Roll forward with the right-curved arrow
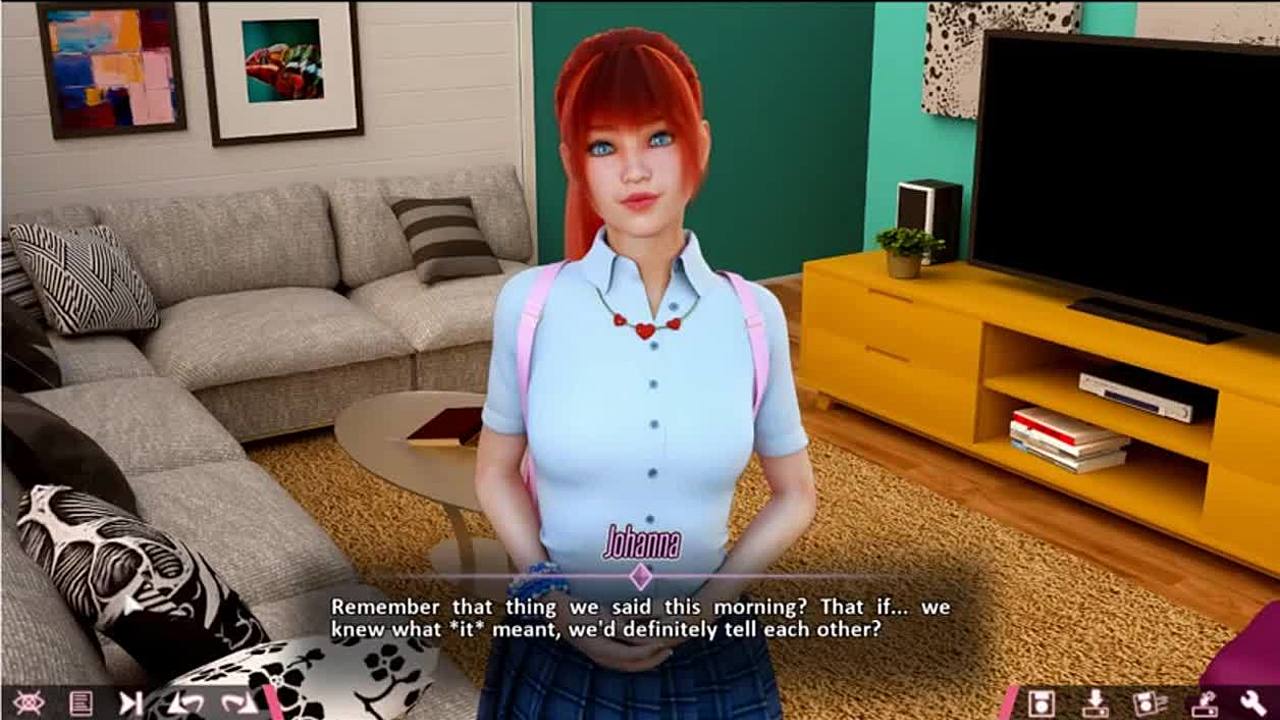The height and width of the screenshot is (720, 1280). pos(239,703)
